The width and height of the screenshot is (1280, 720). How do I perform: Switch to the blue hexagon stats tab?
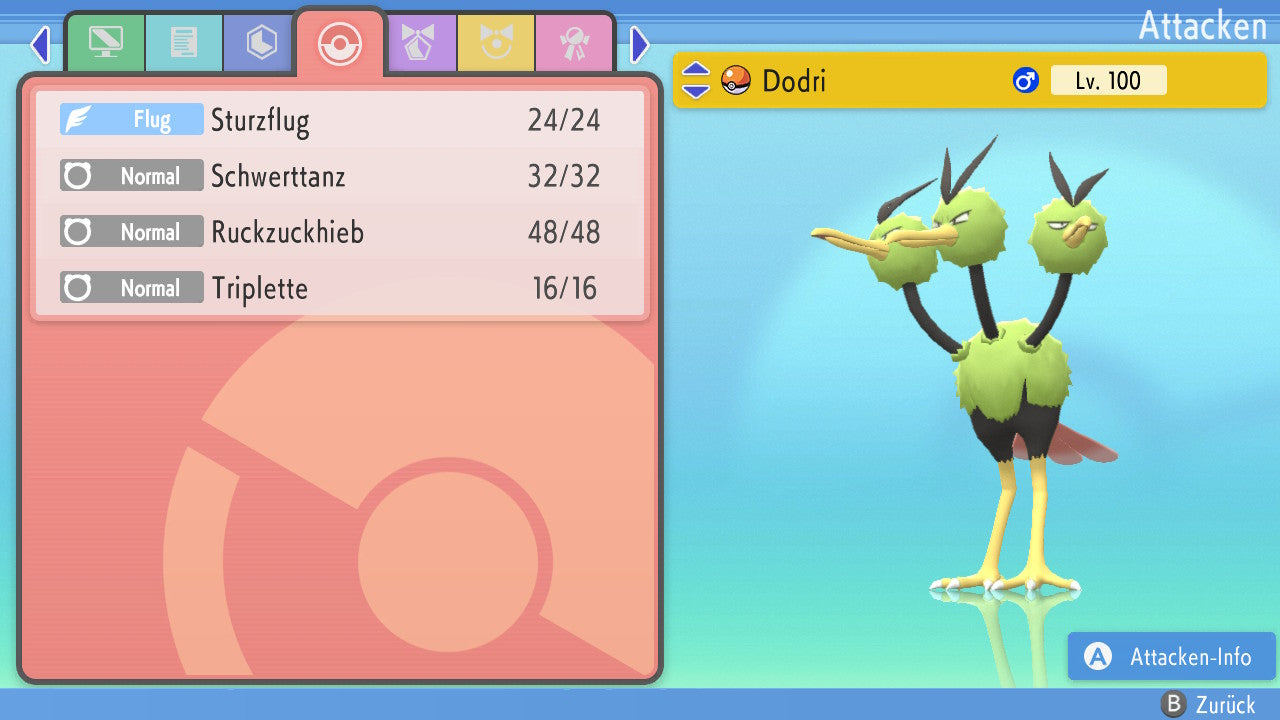point(261,43)
